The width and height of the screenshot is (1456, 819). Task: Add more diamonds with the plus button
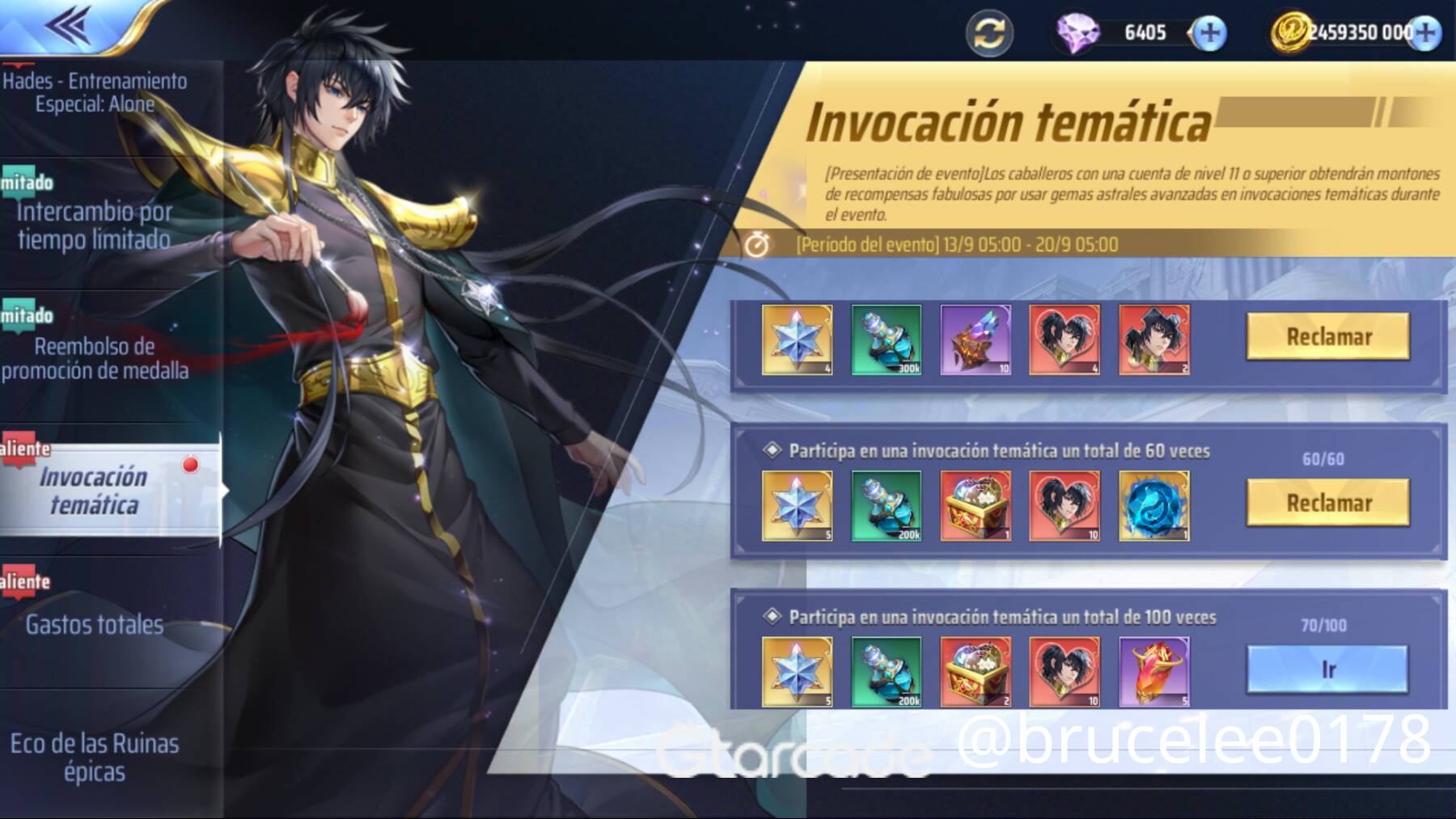coord(1209,33)
